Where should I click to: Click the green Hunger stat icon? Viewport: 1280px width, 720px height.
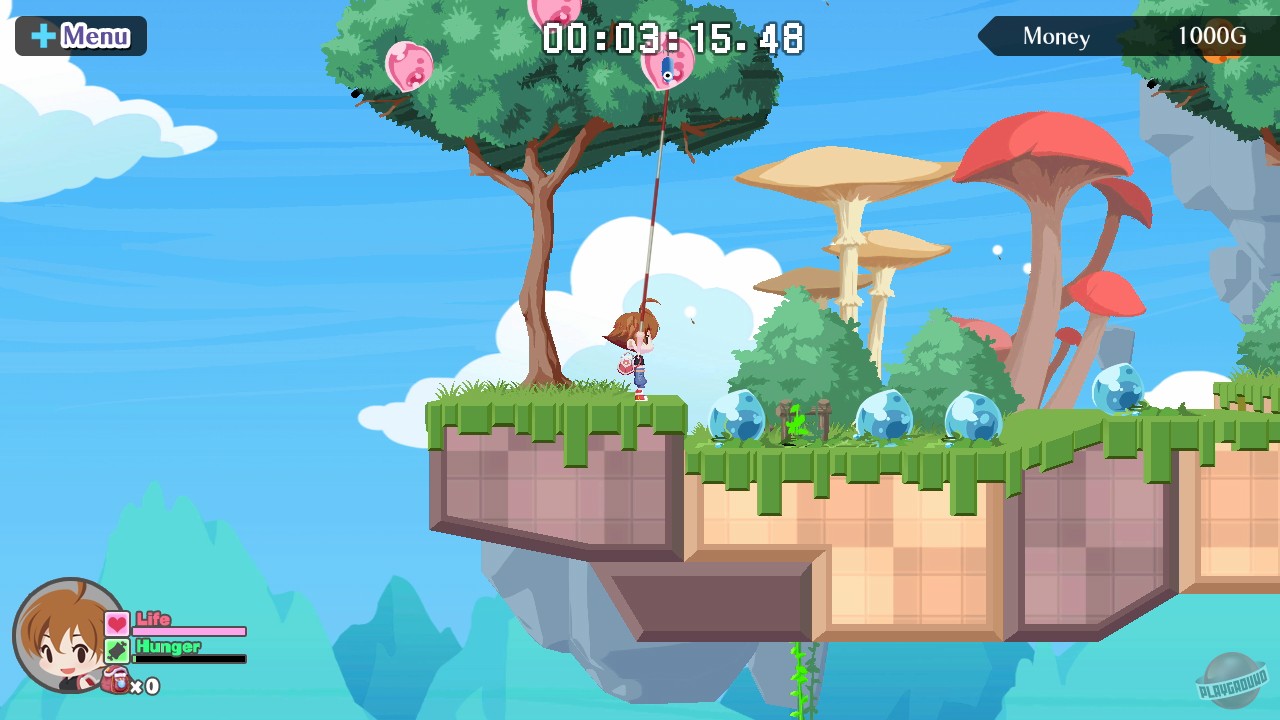pyautogui.click(x=115, y=648)
